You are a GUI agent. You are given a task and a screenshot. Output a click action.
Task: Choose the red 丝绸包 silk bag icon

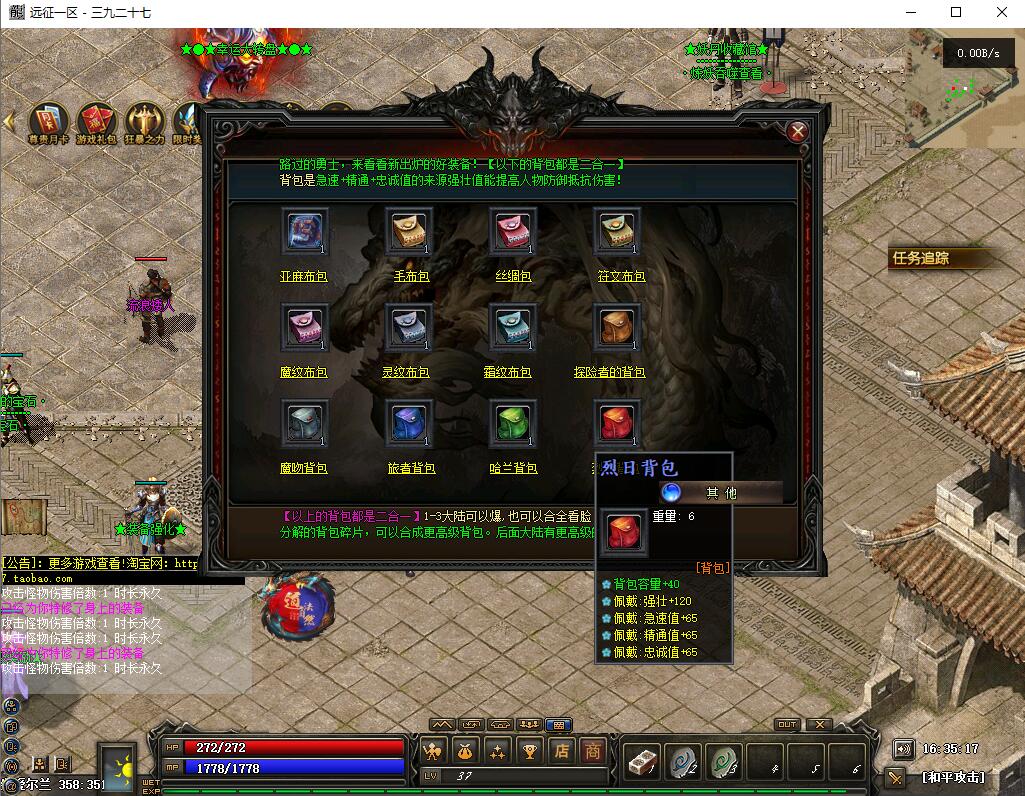(x=513, y=231)
